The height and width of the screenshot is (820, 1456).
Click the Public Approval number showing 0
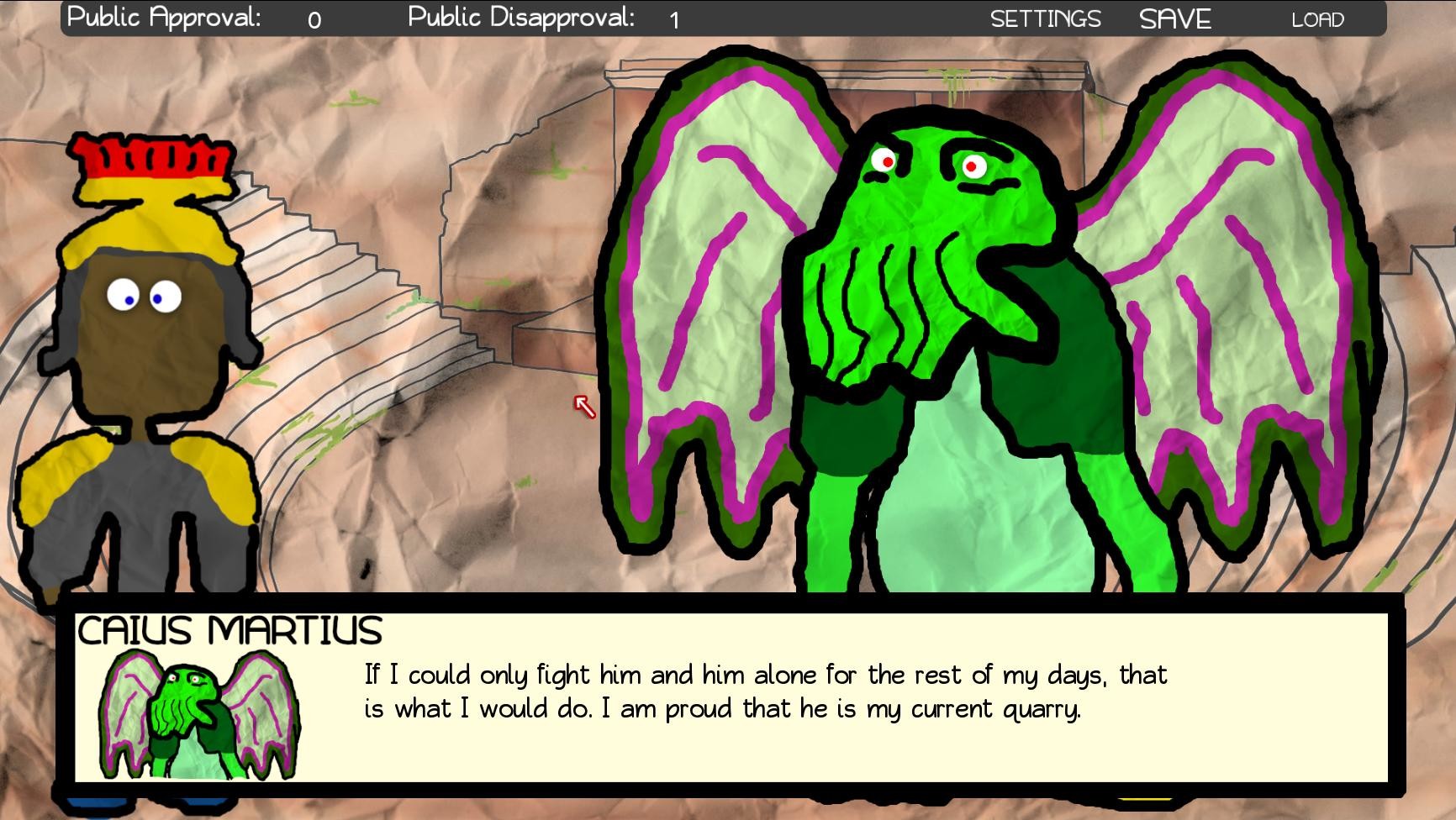tap(314, 18)
